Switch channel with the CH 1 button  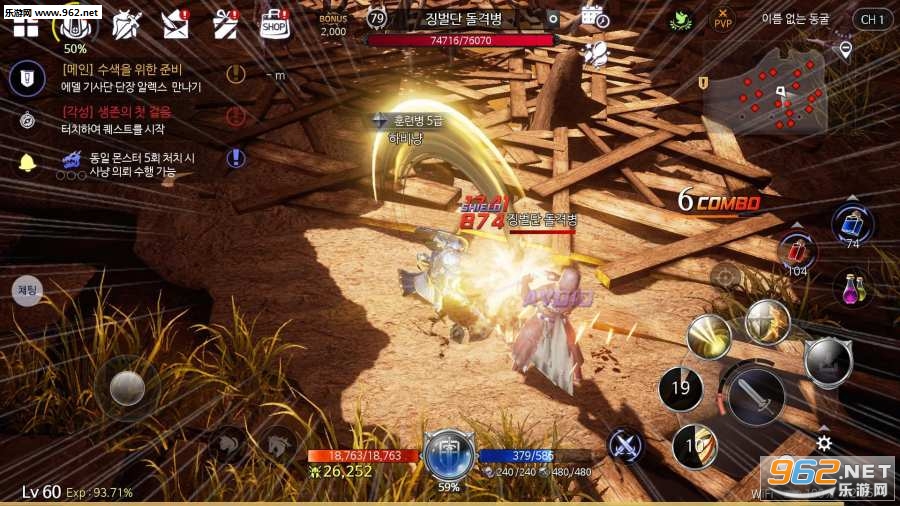pyautogui.click(x=872, y=19)
